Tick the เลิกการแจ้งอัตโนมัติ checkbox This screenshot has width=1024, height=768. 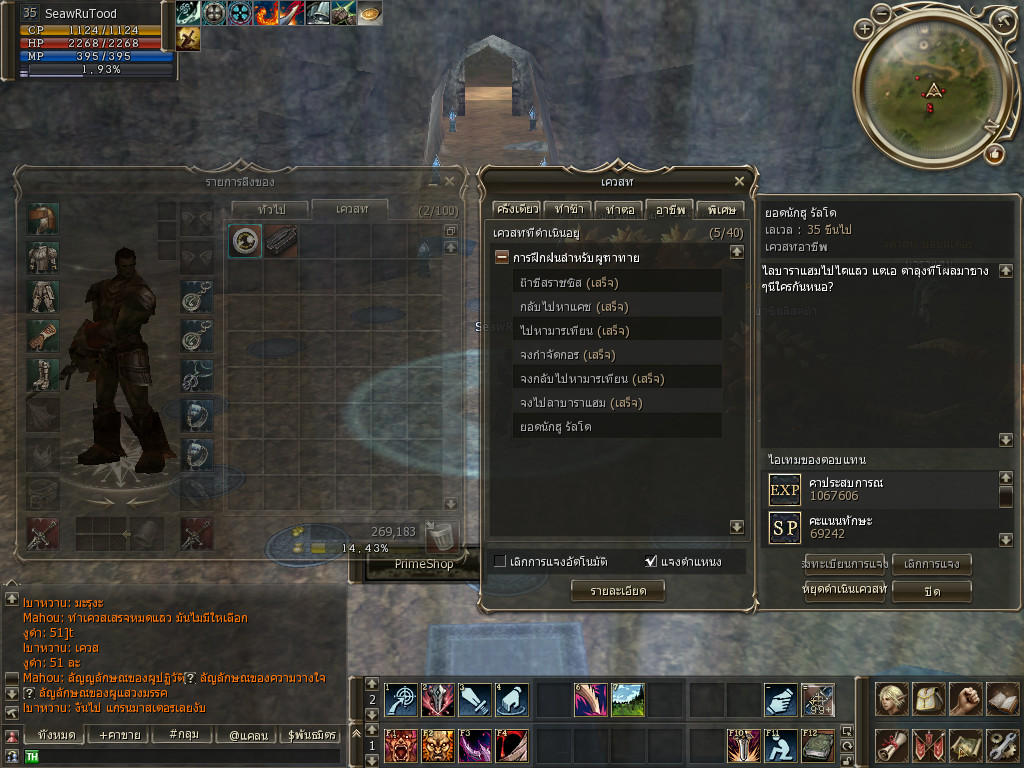[x=500, y=561]
